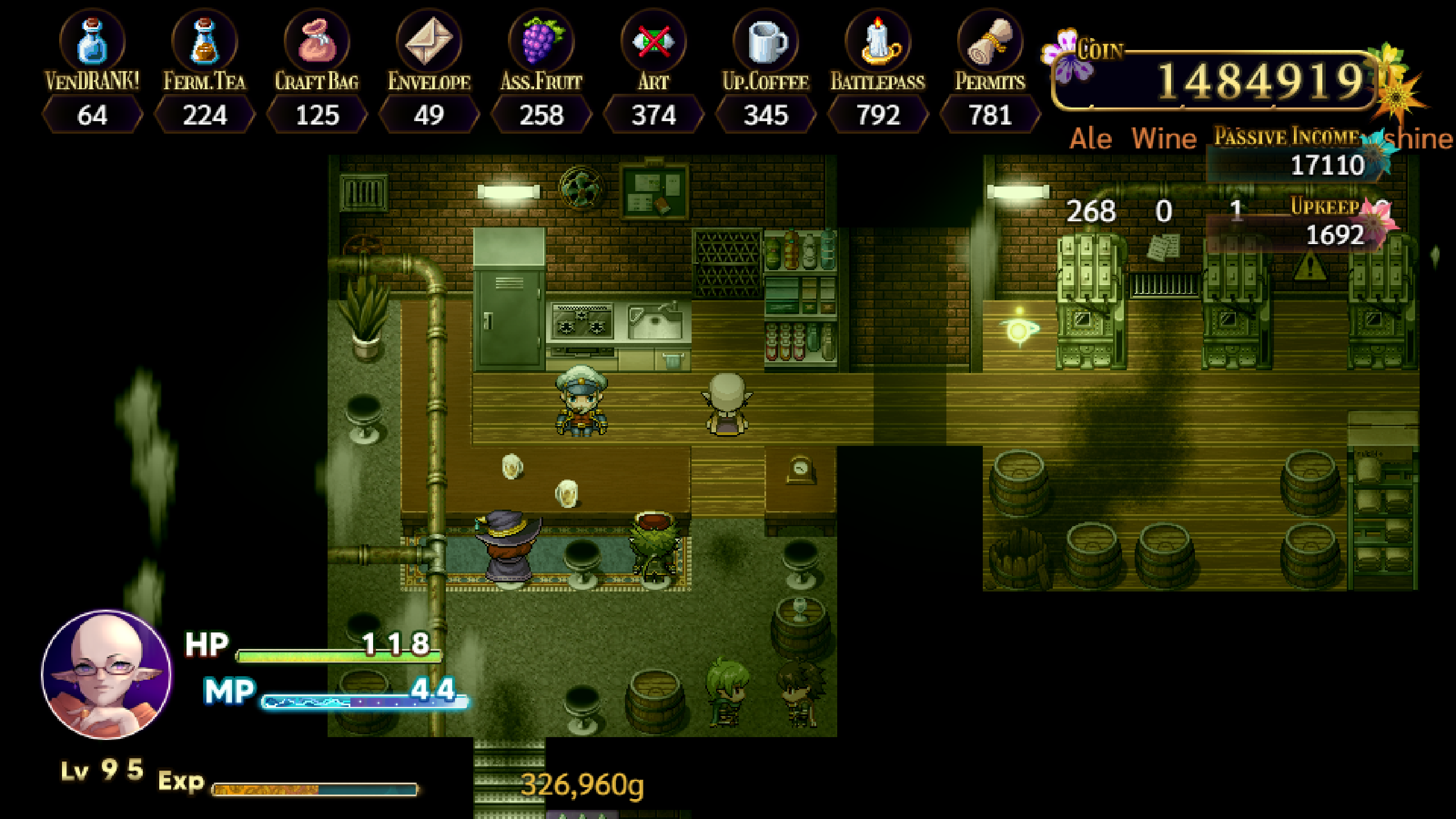
Task: Select the Battlepass candle icon
Action: pos(879,43)
